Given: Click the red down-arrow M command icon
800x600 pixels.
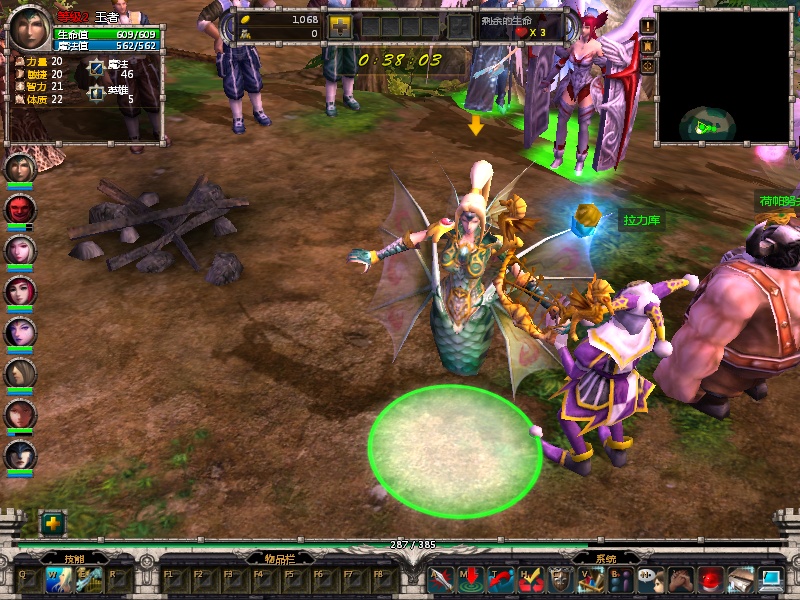Looking at the screenshot, I should 470,580.
